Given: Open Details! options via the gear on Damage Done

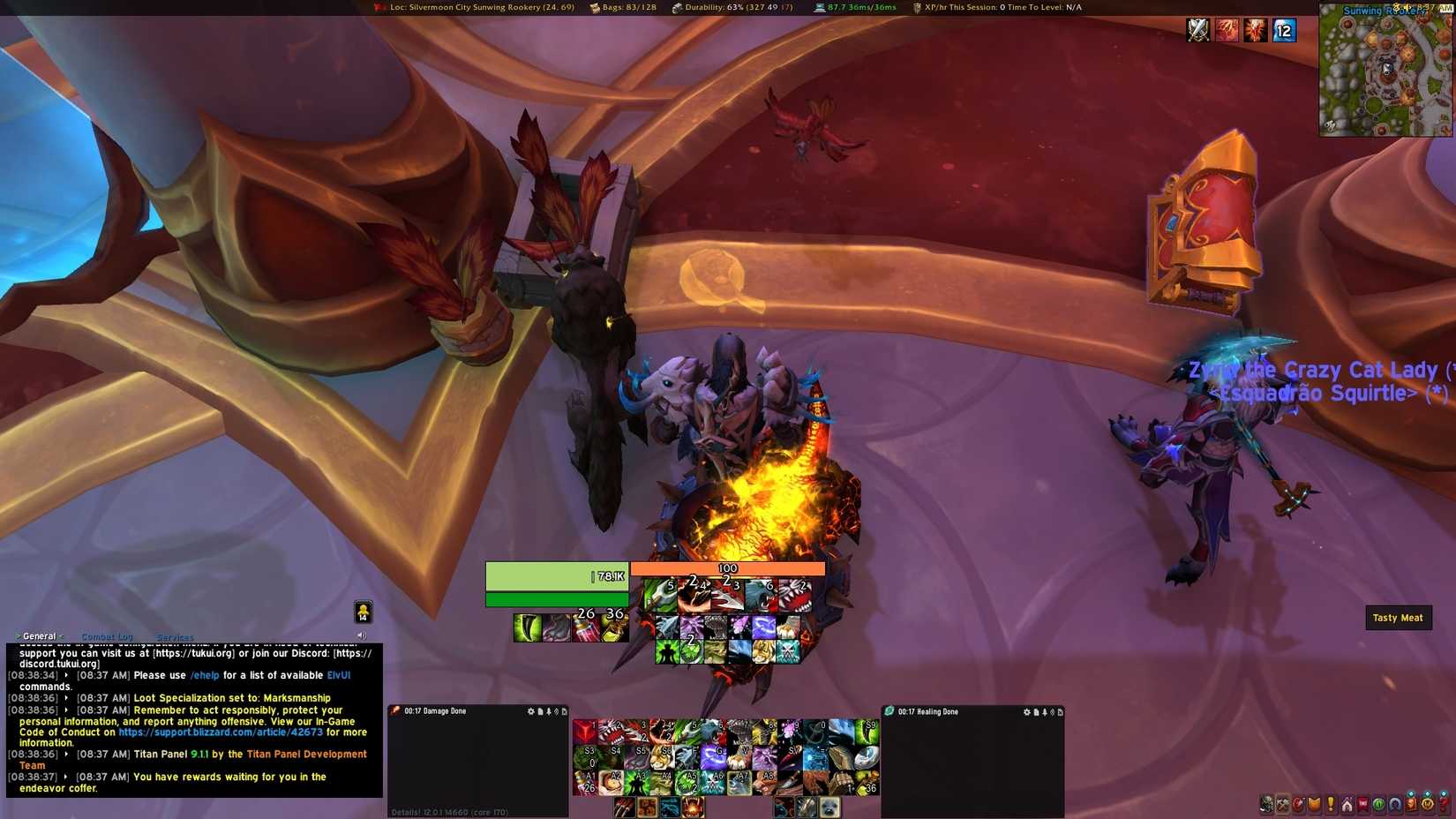Looking at the screenshot, I should coord(530,711).
